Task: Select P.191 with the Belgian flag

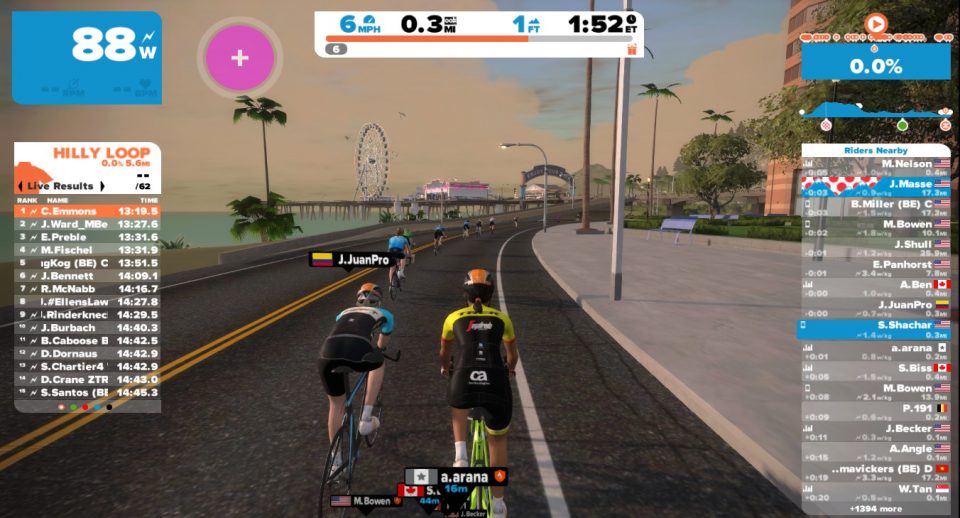Action: click(x=877, y=411)
